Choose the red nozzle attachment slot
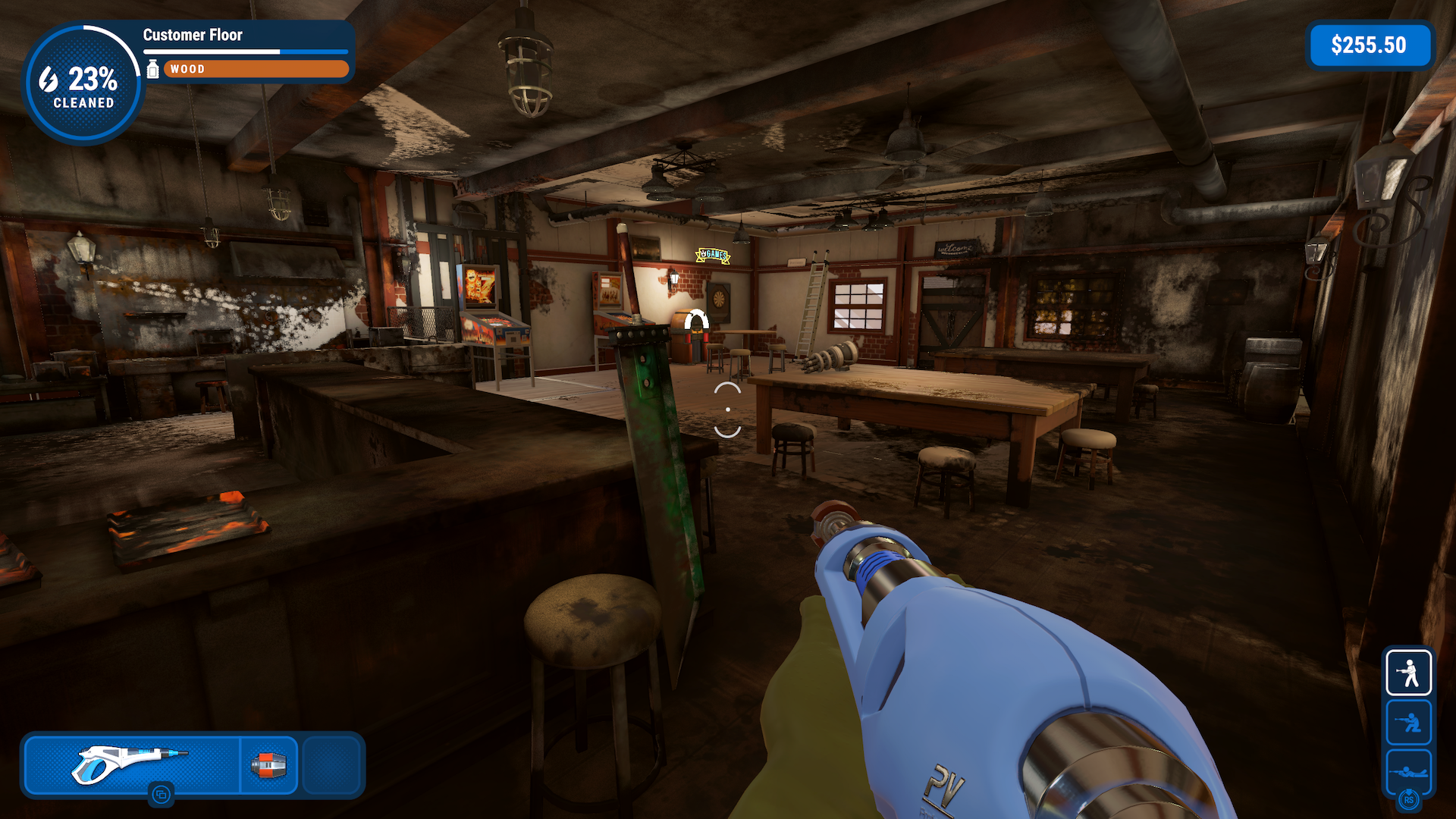The width and height of the screenshot is (1456, 819). pyautogui.click(x=269, y=764)
